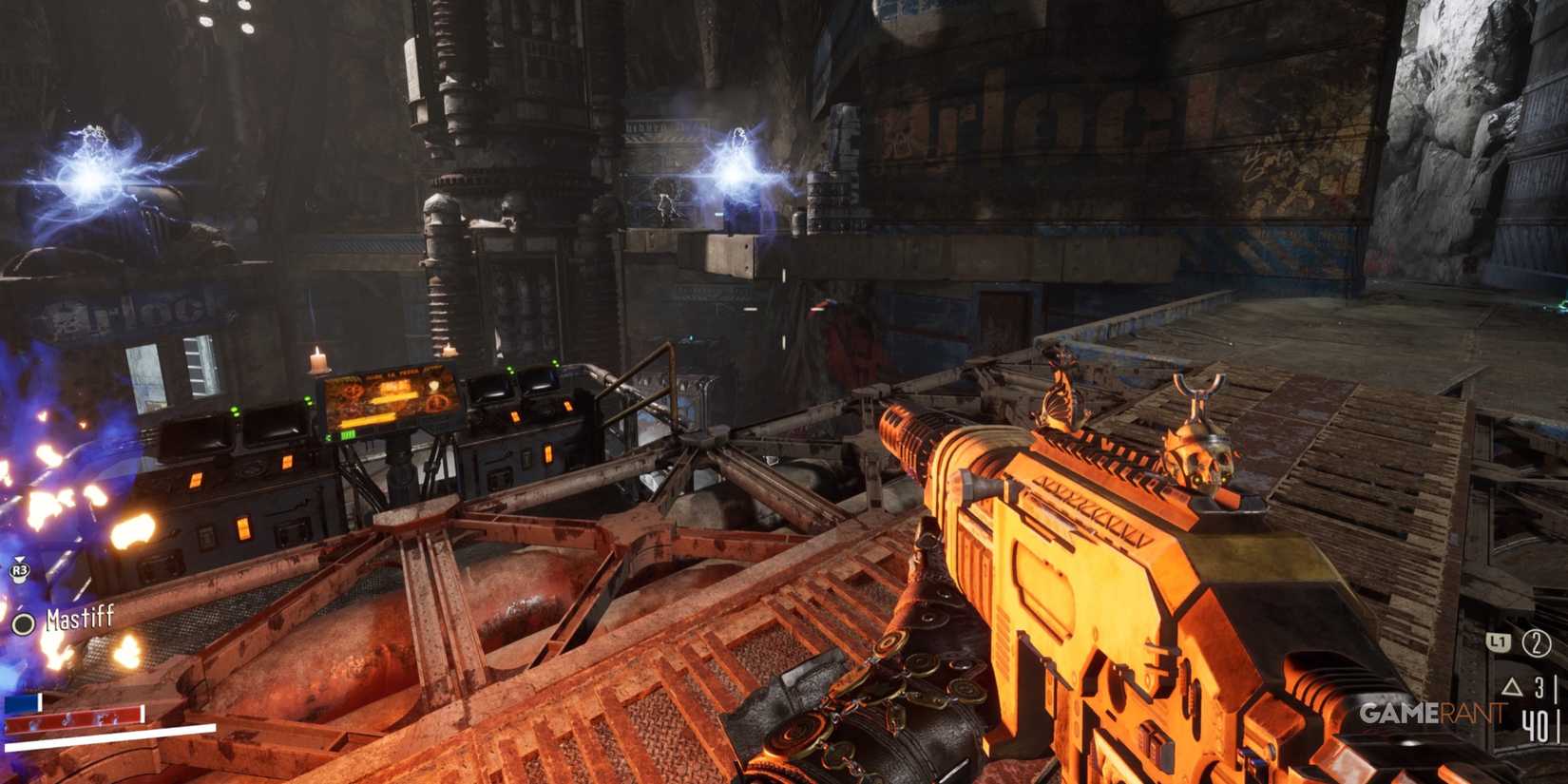Click the green battery indicator on the monitor

(x=348, y=434)
